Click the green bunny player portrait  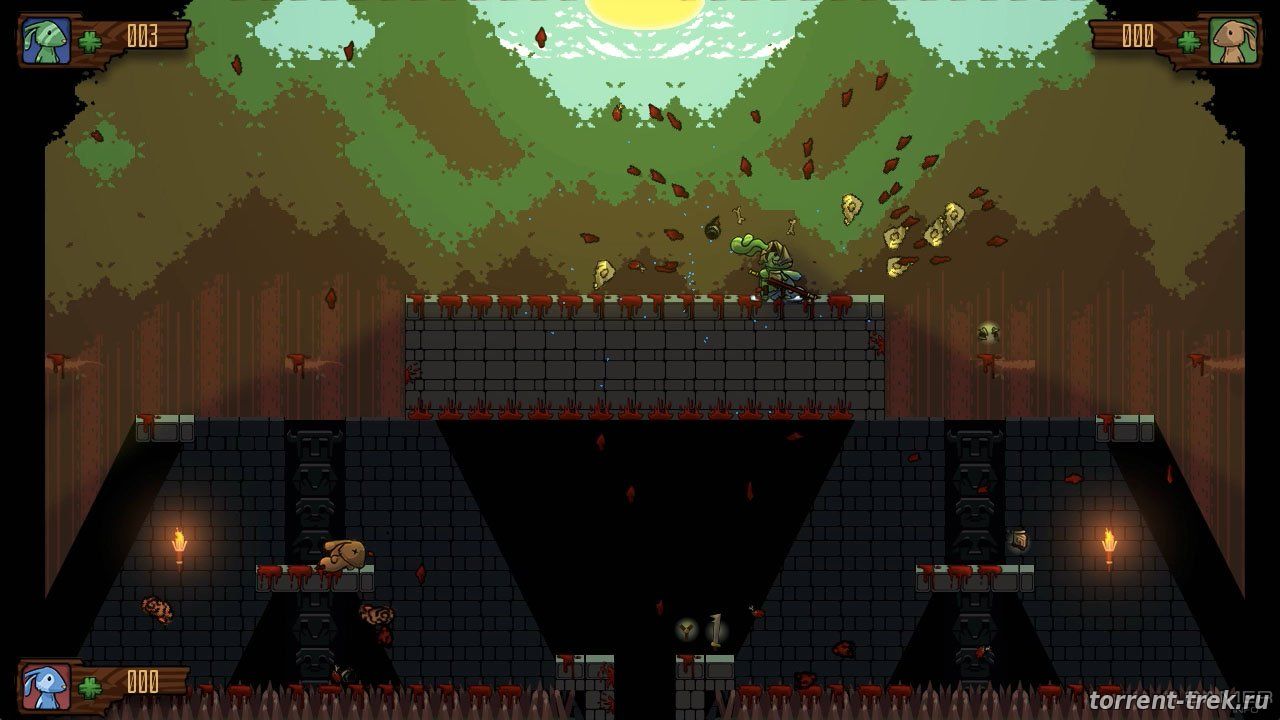click(x=47, y=41)
